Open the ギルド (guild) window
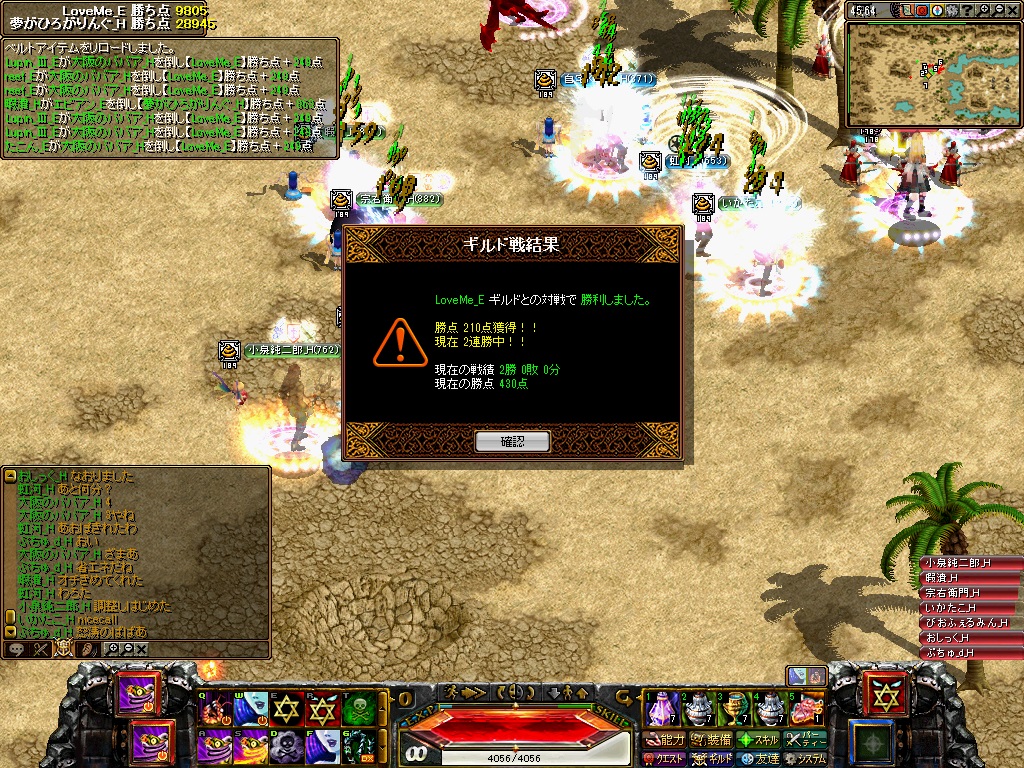This screenshot has width=1024, height=768. pos(712,759)
